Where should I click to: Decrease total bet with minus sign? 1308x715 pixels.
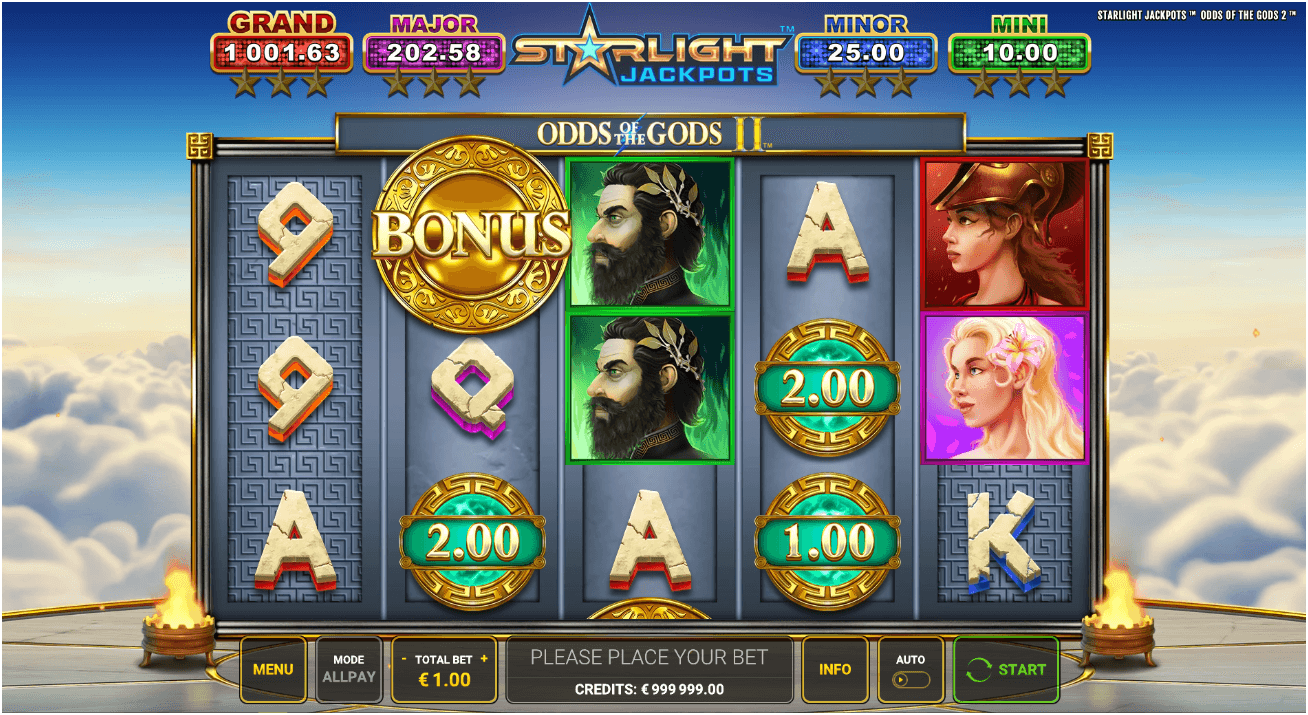404,660
